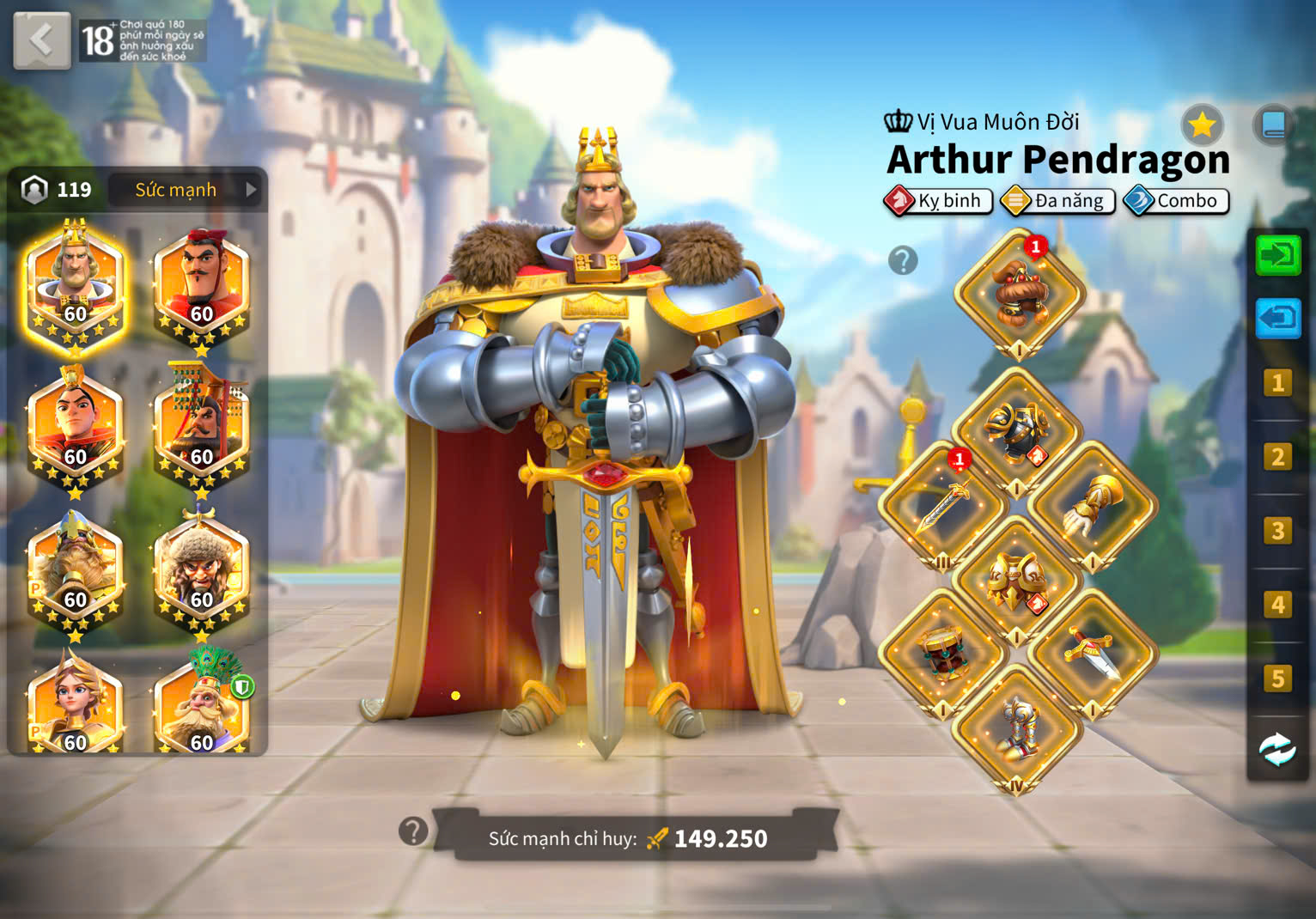Open the blue book icon
The image size is (1316, 919).
(1273, 126)
